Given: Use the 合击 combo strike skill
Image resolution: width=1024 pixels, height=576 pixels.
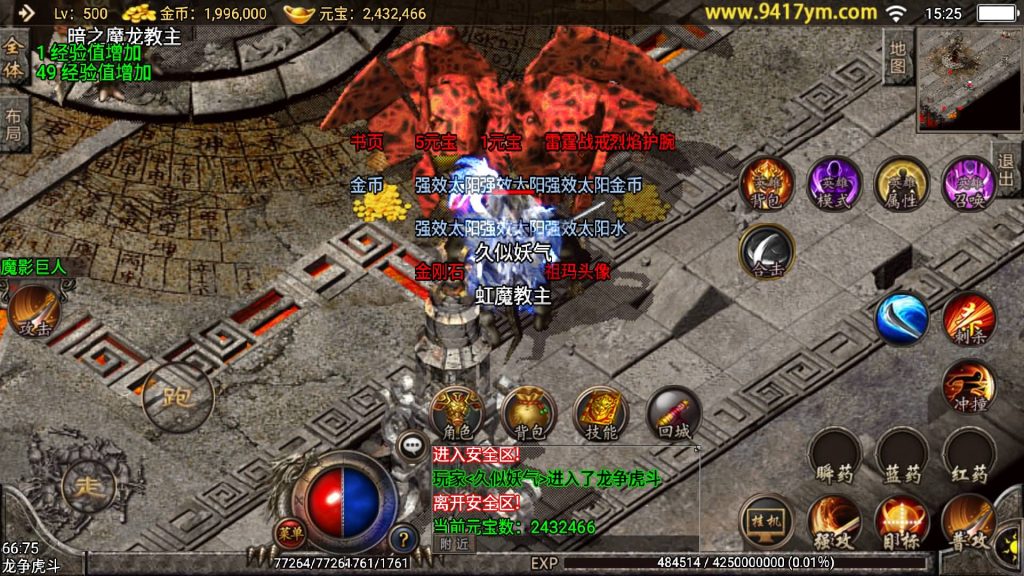Looking at the screenshot, I should click(767, 251).
